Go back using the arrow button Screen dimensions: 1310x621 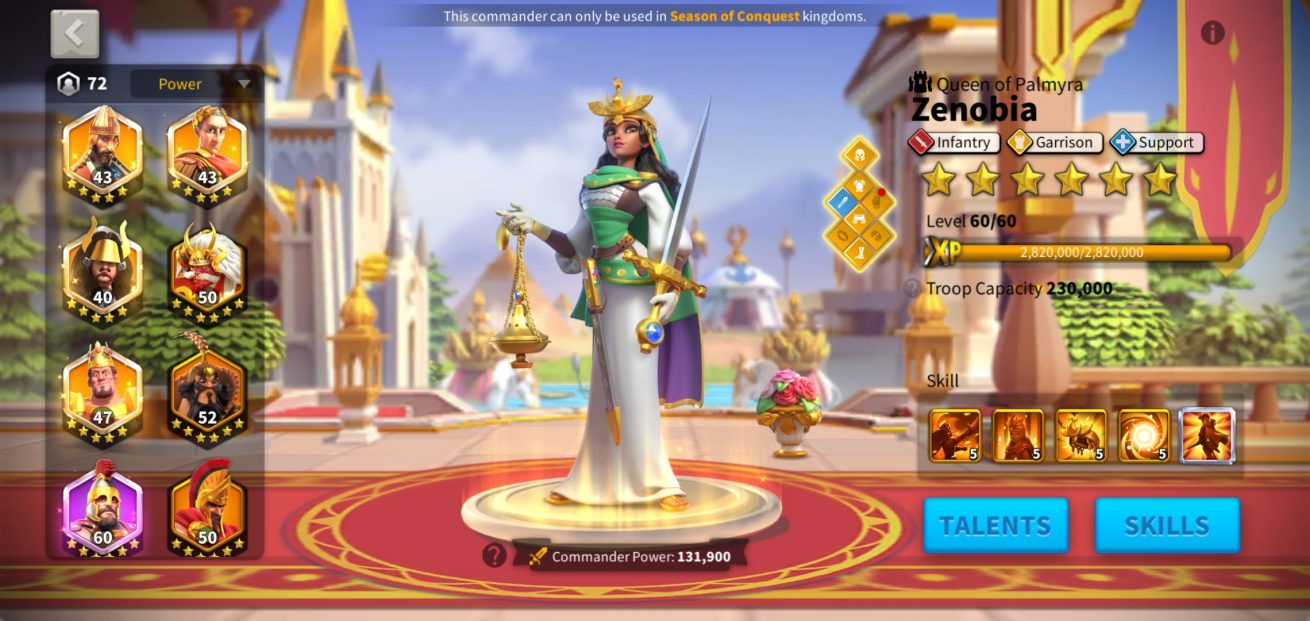pos(75,34)
